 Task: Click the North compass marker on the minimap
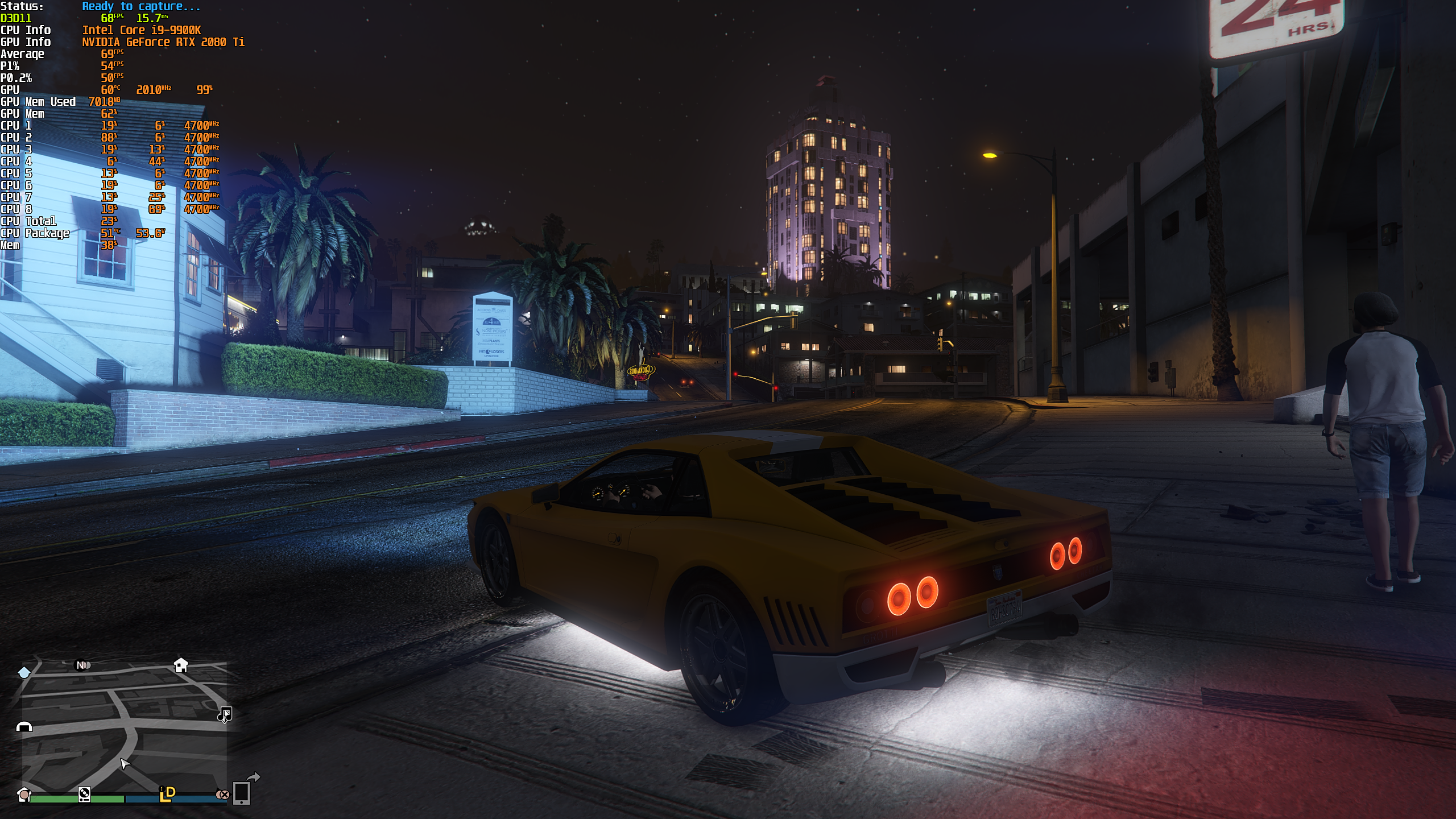point(81,665)
